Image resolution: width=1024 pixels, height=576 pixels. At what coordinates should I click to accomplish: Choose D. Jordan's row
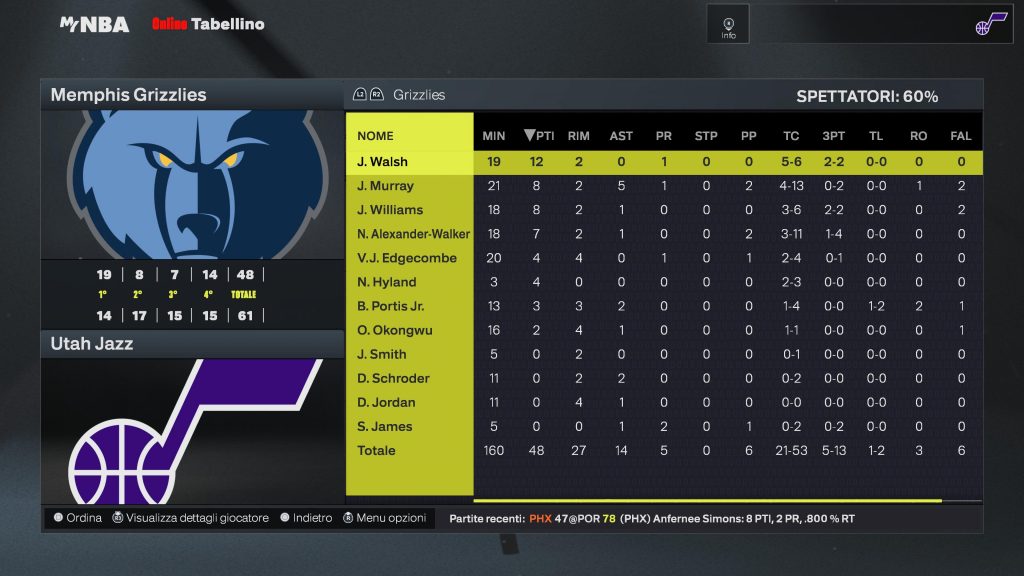click(386, 402)
